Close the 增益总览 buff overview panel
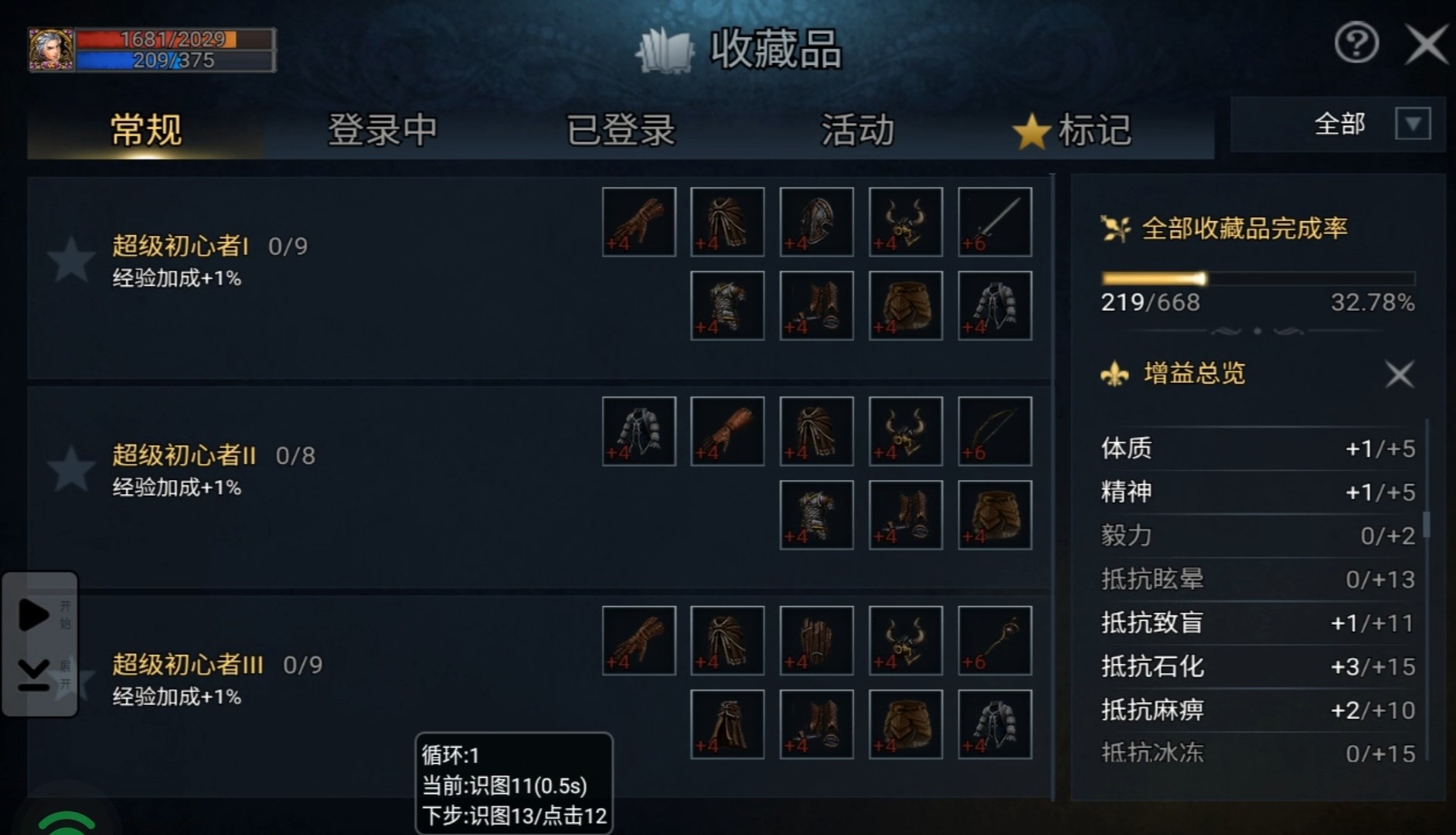This screenshot has height=835, width=1456. (1399, 374)
